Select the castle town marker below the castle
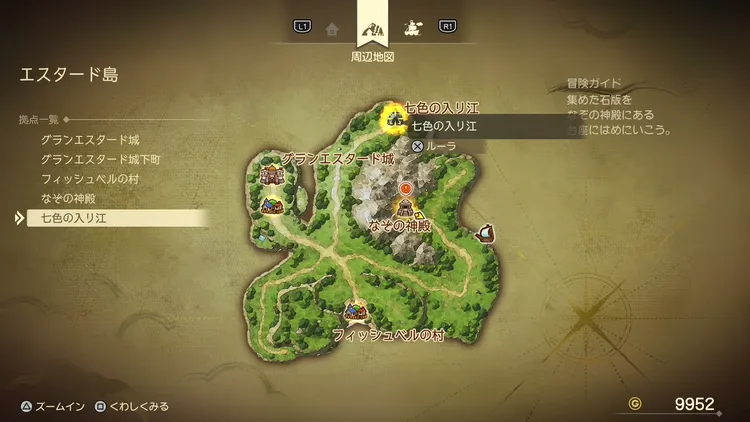Viewport: 750px width, 422px height. click(272, 205)
